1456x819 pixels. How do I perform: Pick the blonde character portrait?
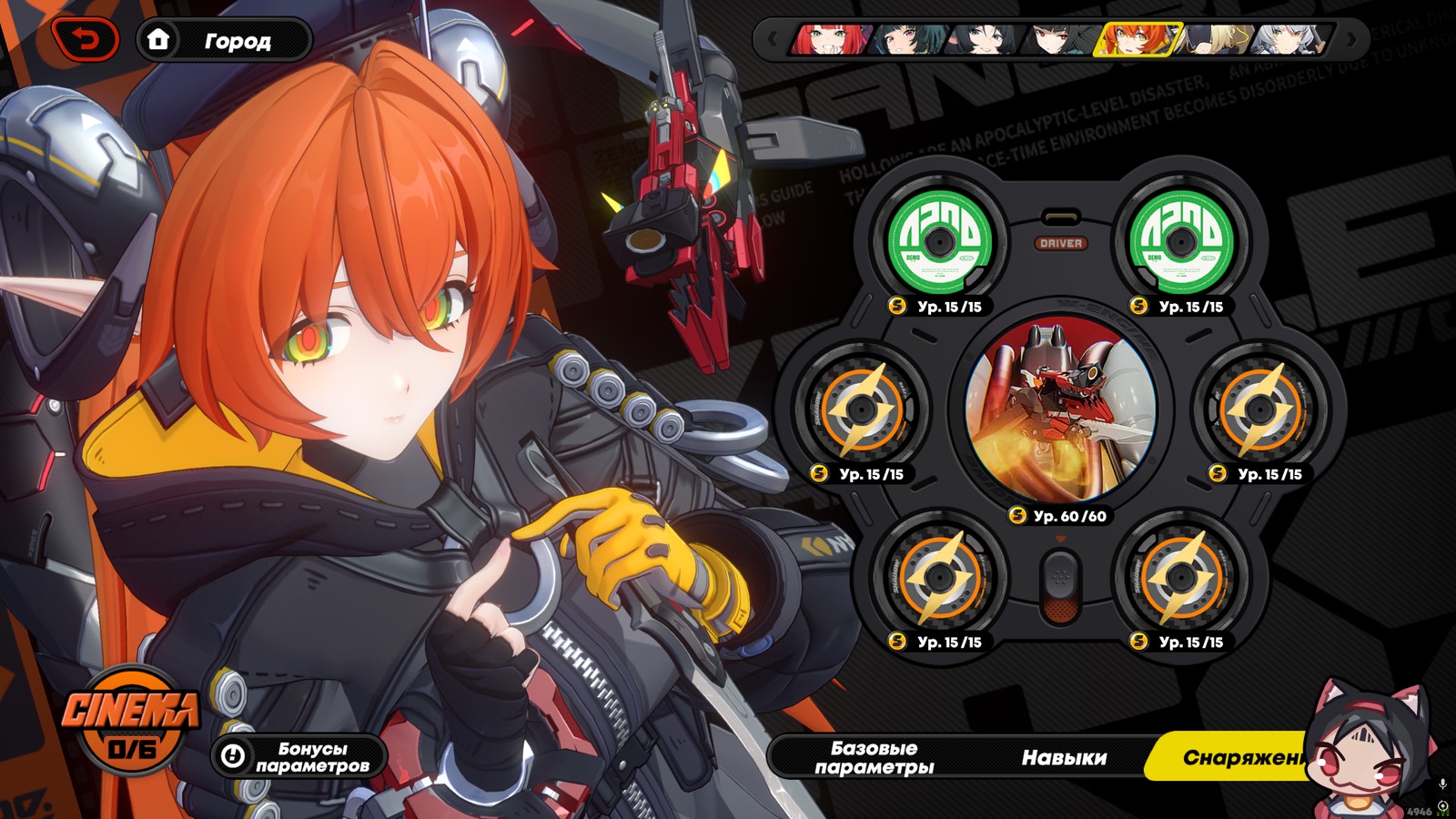[x=1217, y=40]
